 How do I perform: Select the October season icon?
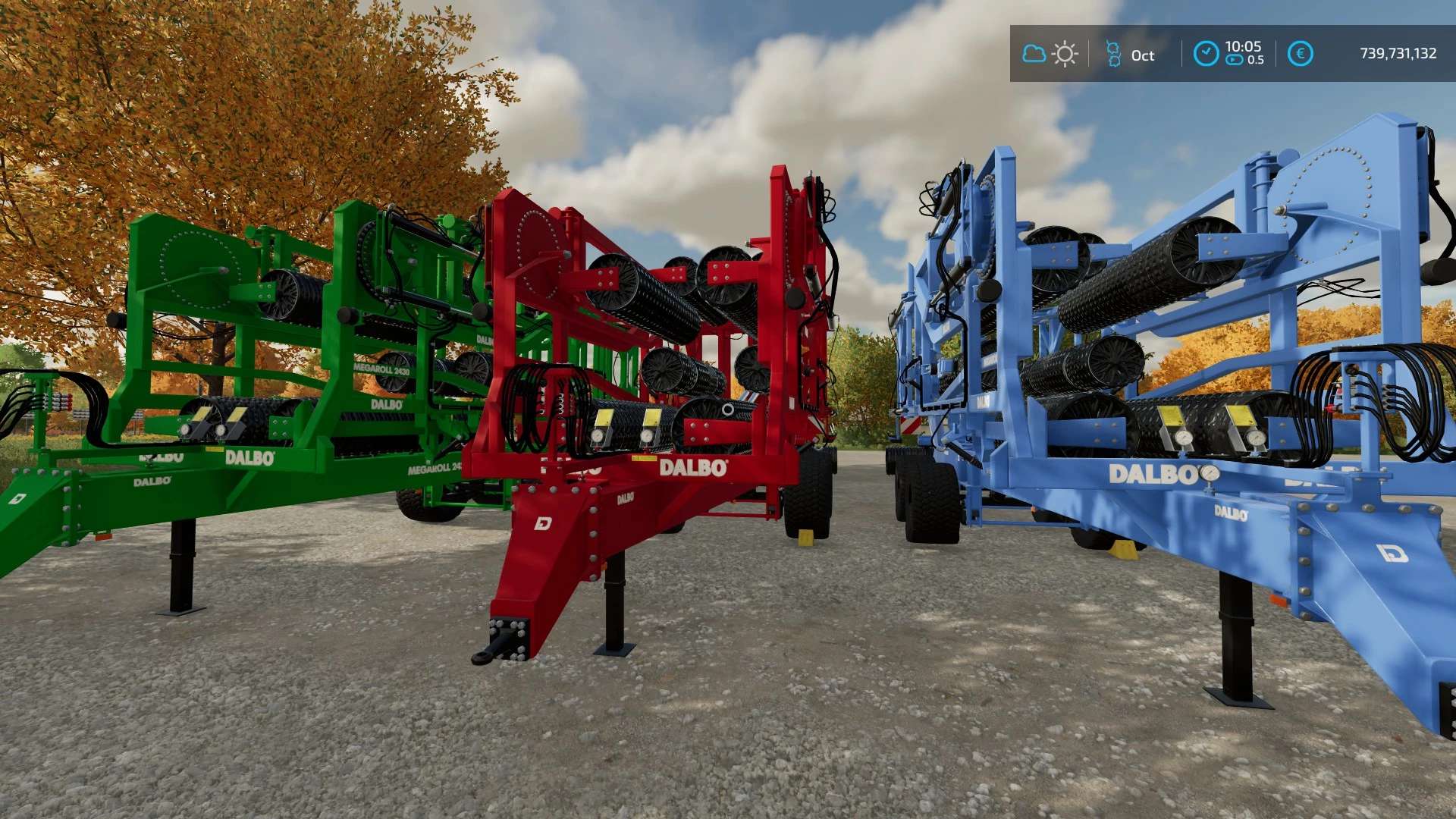[x=1113, y=54]
